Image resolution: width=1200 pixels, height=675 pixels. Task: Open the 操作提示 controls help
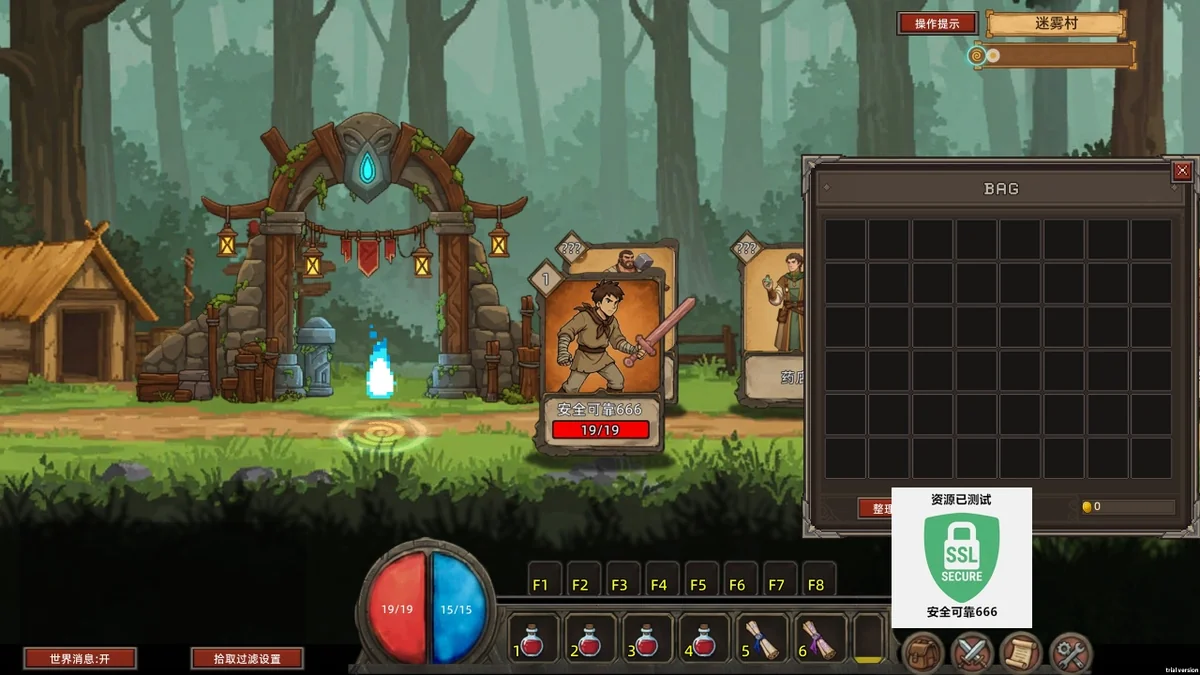(937, 23)
